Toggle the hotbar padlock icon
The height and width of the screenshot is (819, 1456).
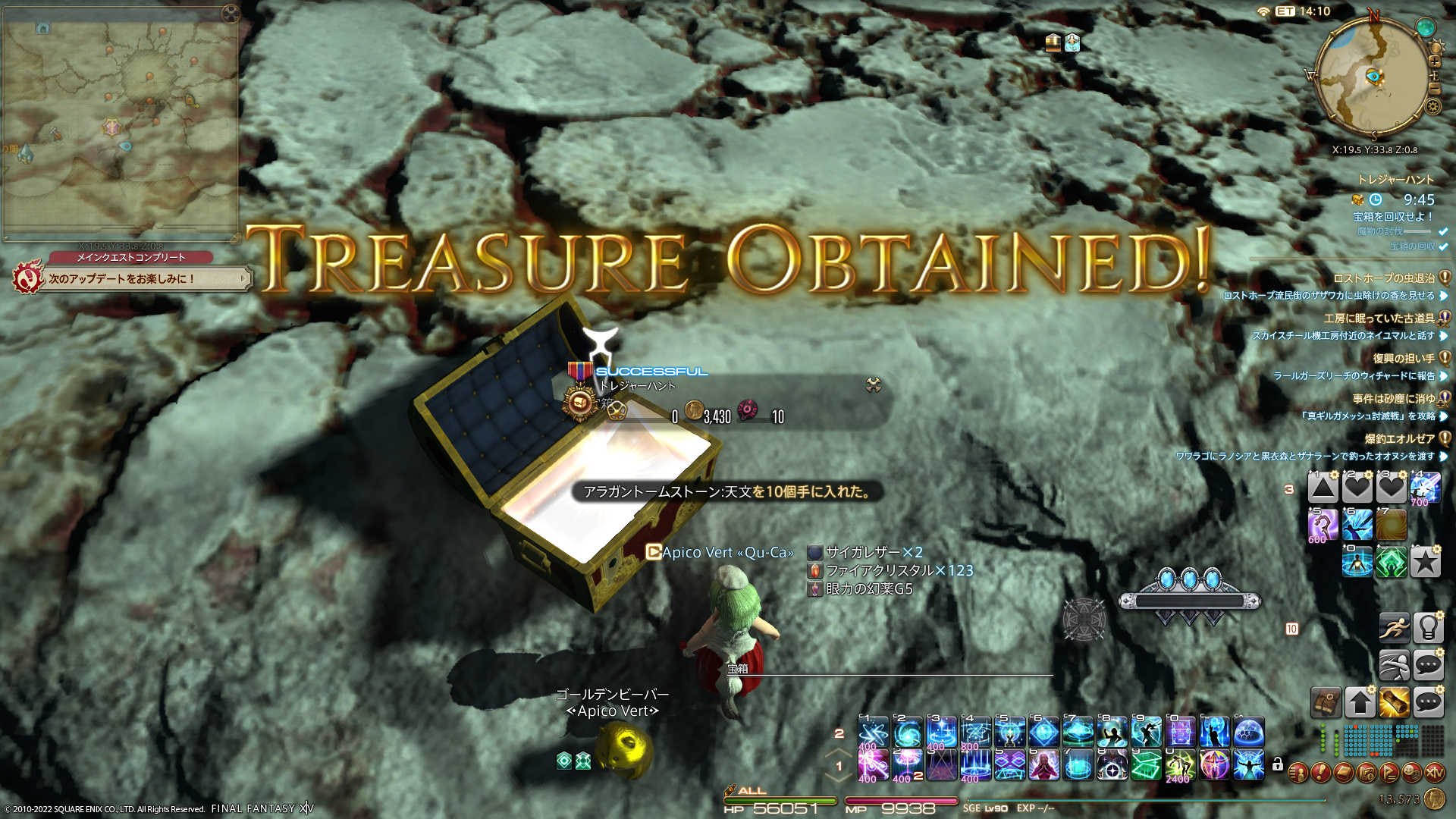(1278, 764)
